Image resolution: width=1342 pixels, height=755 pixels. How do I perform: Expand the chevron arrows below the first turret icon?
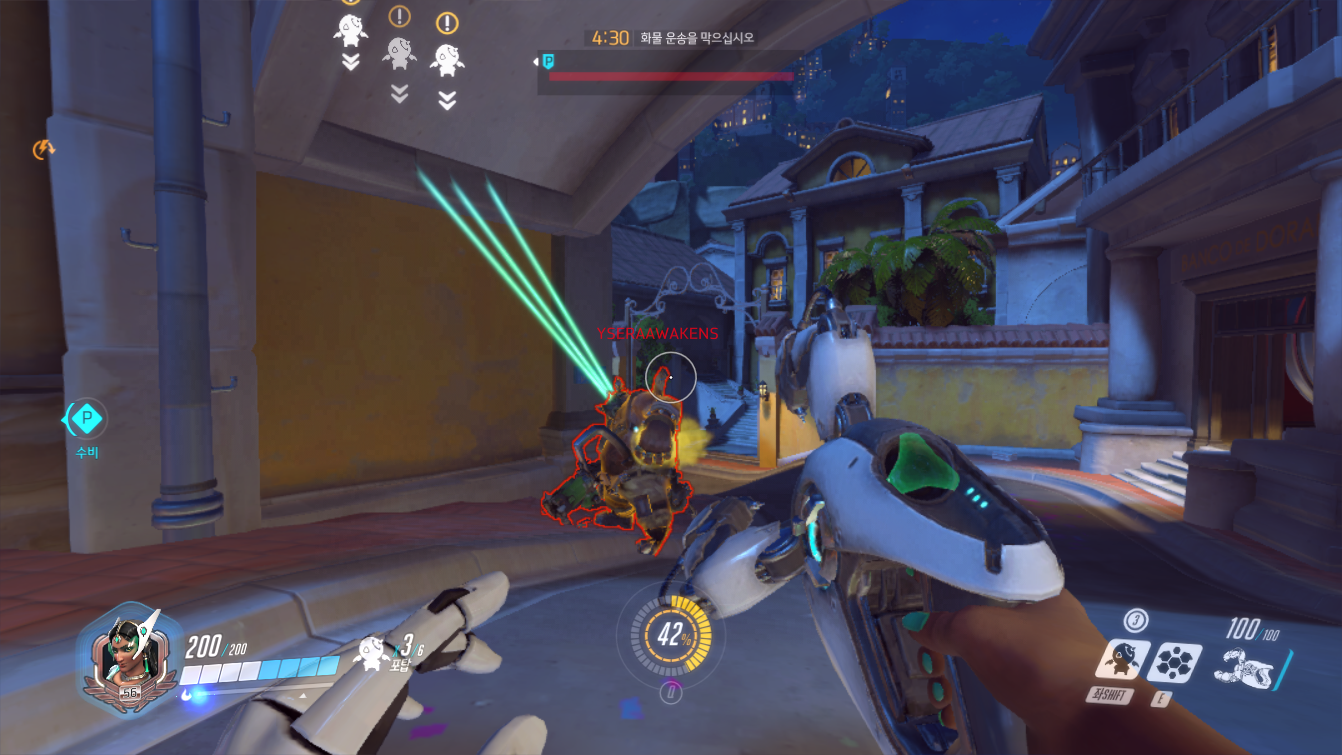pos(349,62)
